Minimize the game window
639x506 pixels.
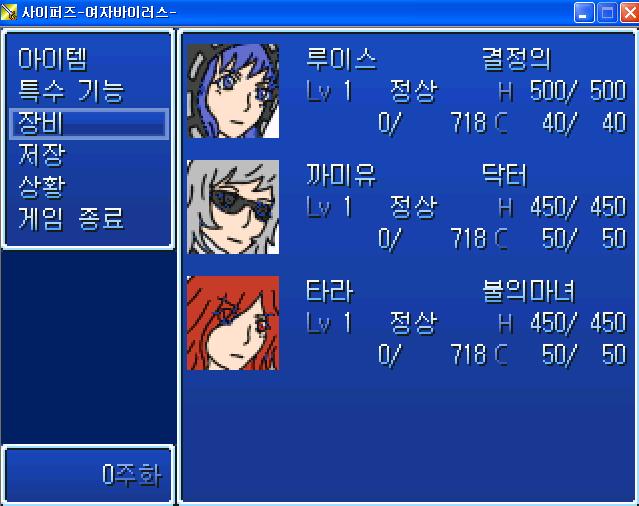584,13
